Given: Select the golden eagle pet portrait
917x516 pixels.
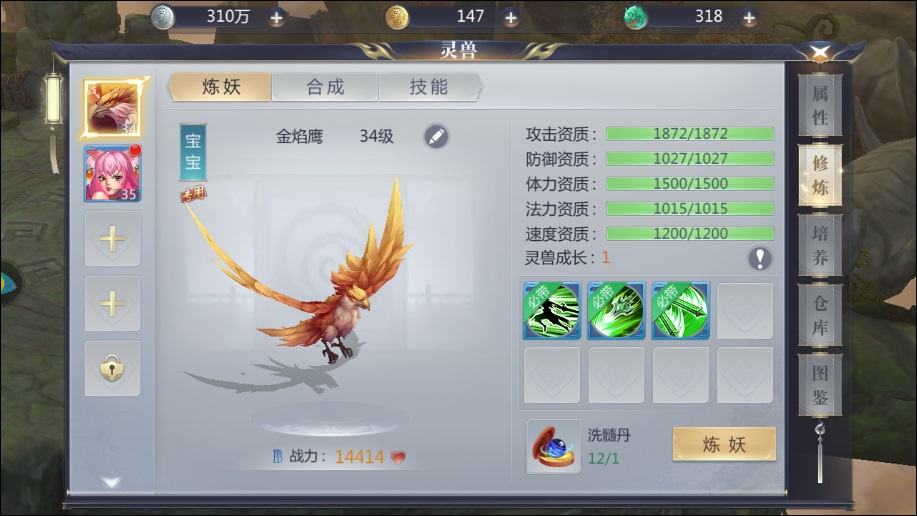Looking at the screenshot, I should coord(112,108).
